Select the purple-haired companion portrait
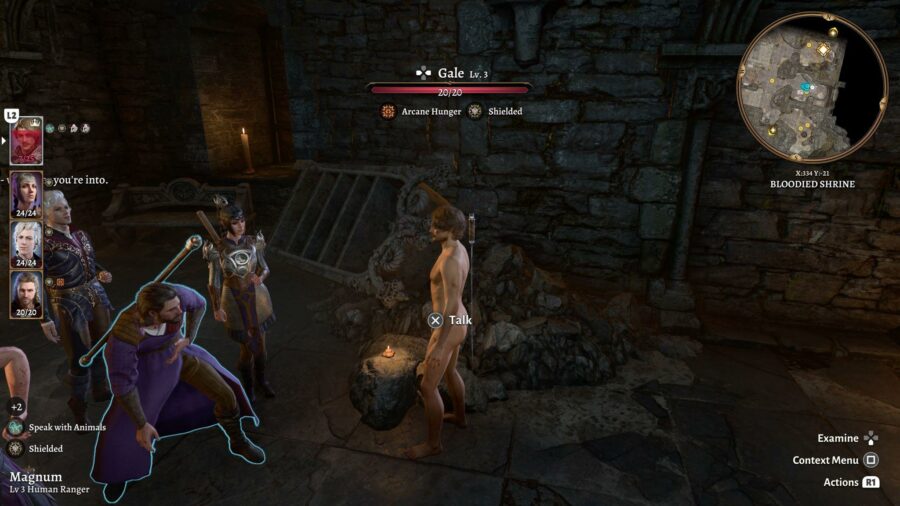 [x=26, y=191]
